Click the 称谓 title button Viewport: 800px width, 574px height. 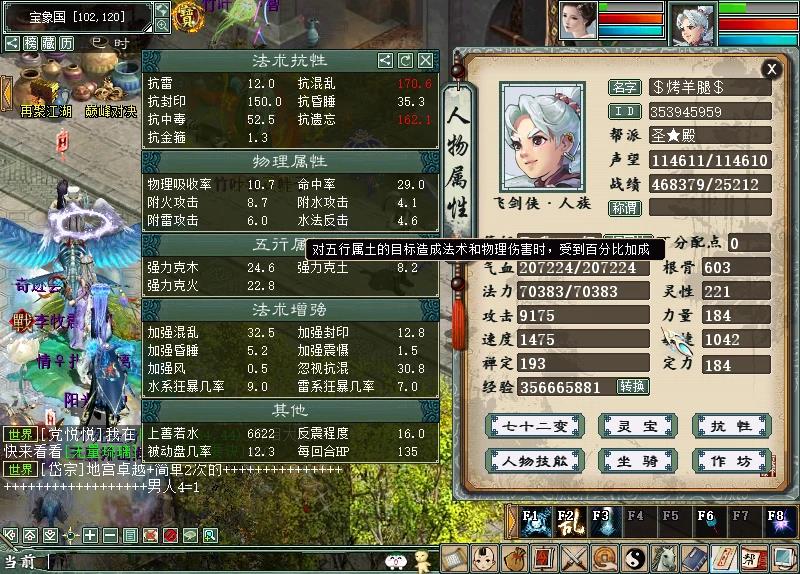[x=624, y=208]
